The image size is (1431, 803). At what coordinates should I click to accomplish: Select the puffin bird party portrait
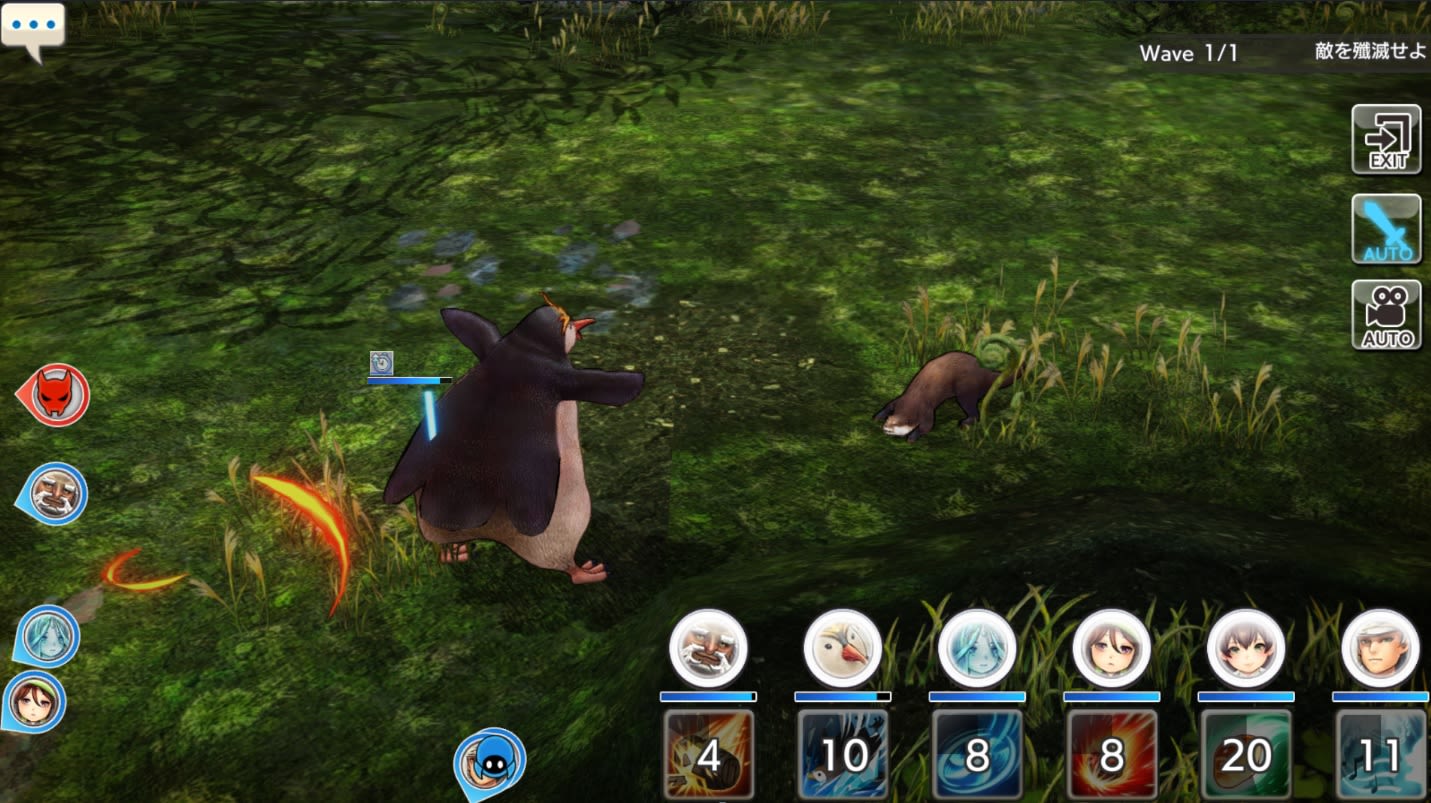(x=842, y=648)
